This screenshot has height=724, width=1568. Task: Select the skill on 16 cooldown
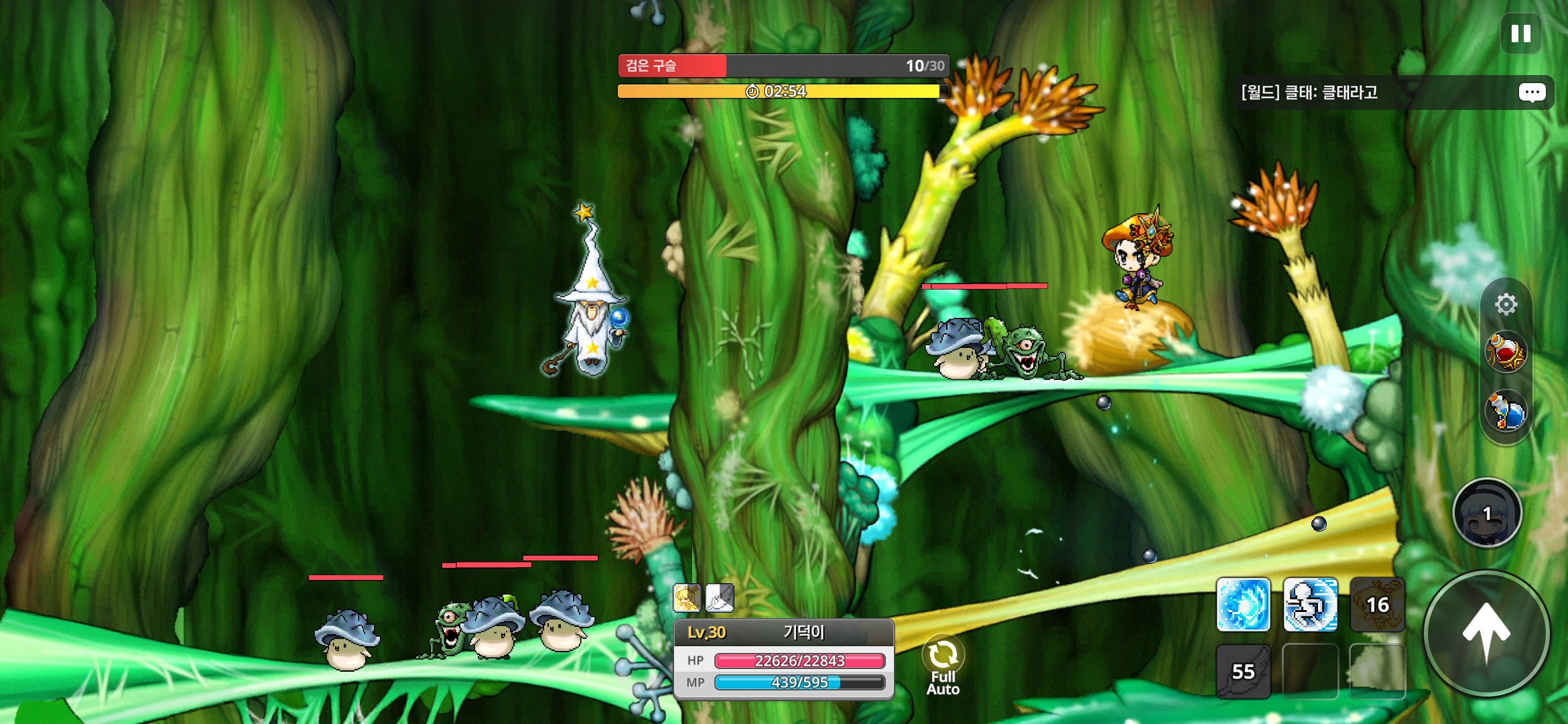[1377, 605]
